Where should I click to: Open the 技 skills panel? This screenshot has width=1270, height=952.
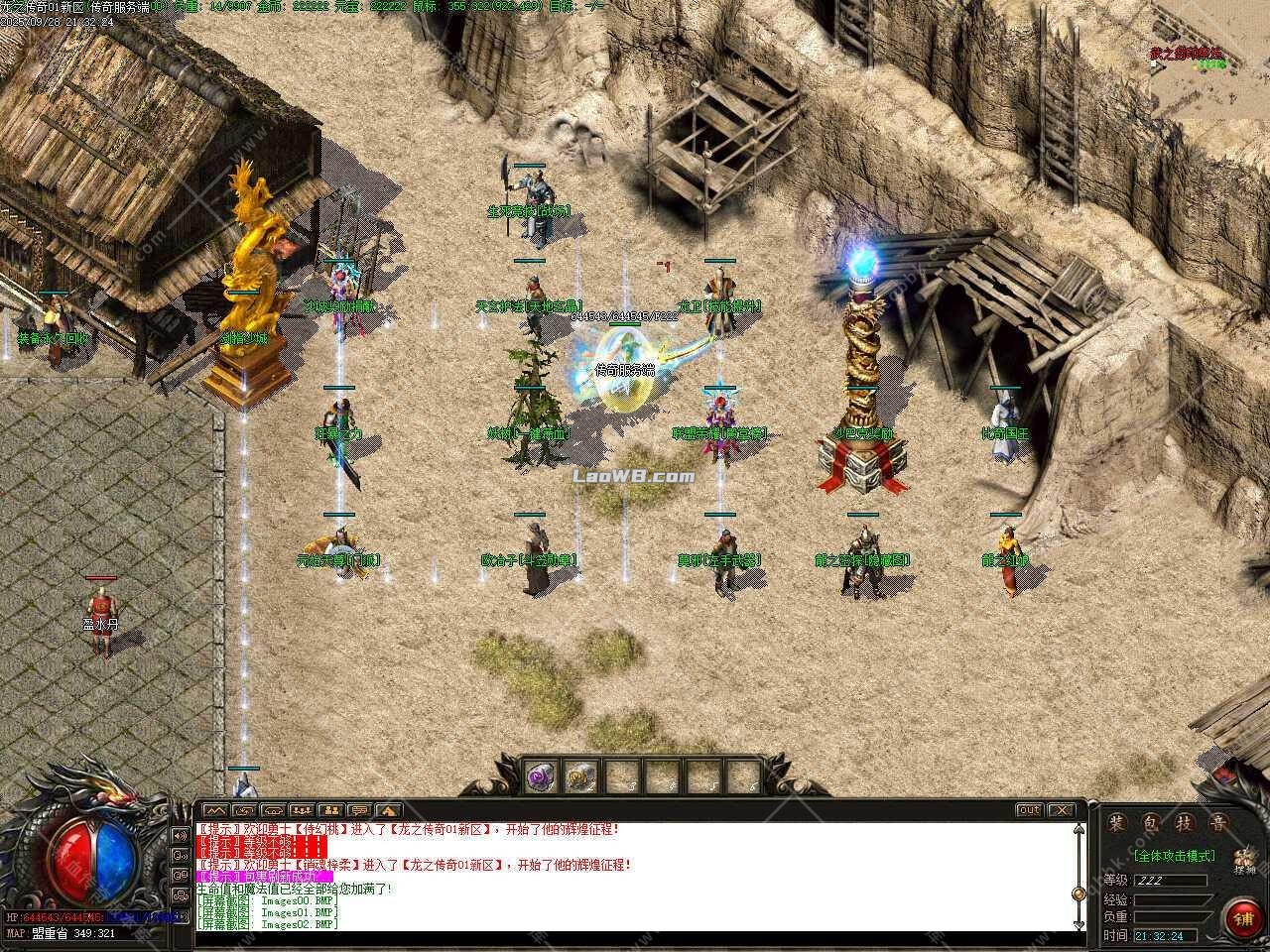tap(1185, 822)
